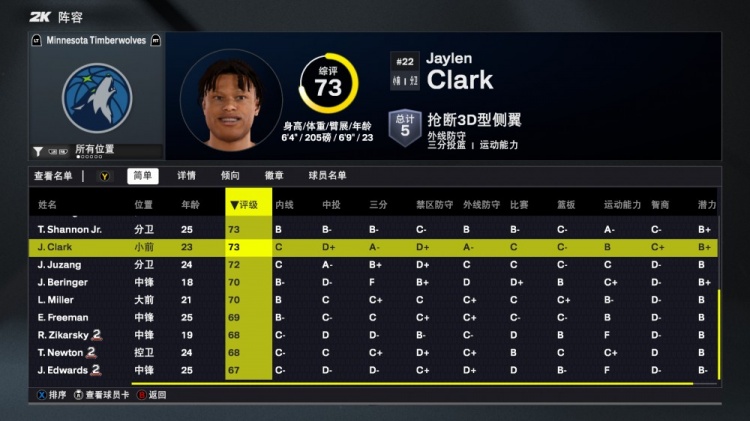
Task: Sort by the 年龄 column header
Action: pyautogui.click(x=190, y=205)
